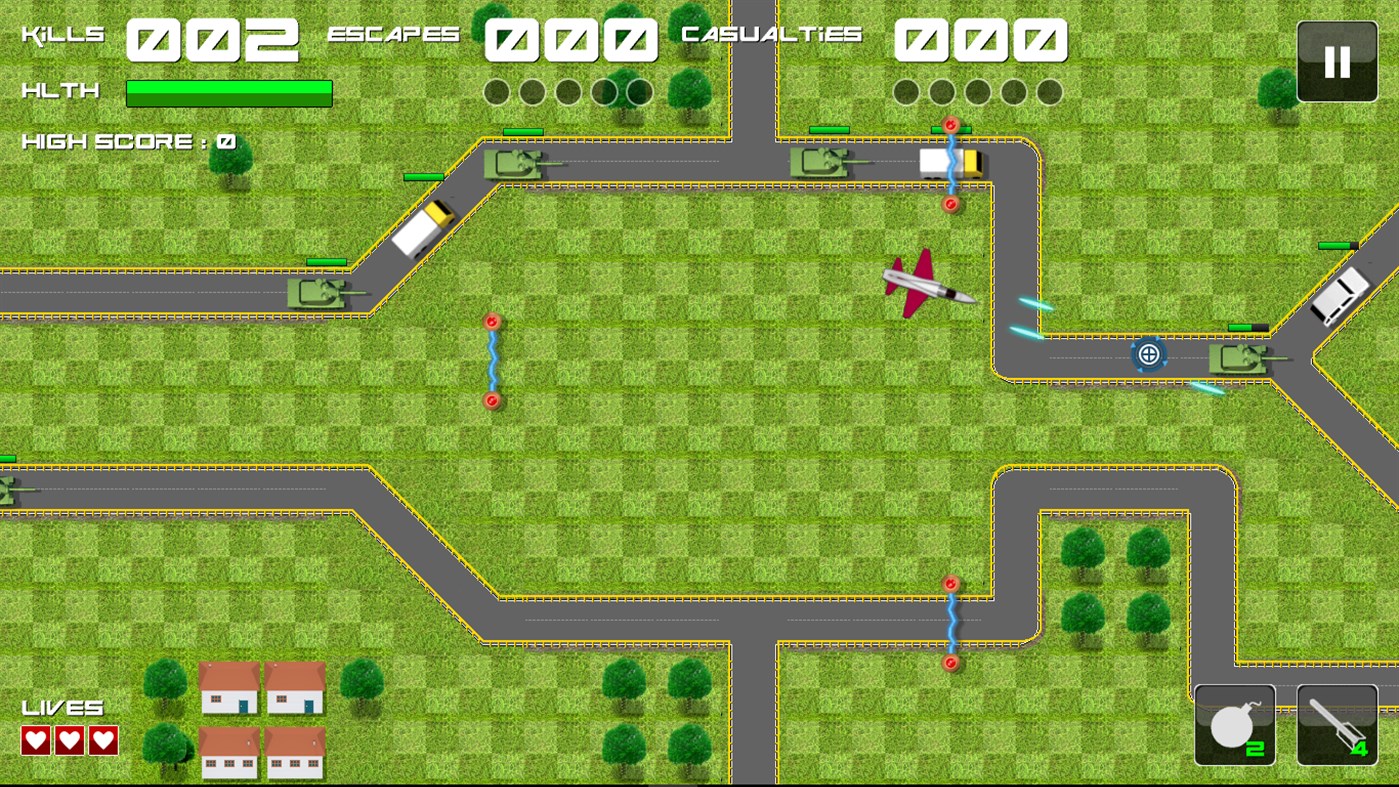The image size is (1399, 787).
Task: Click the upper red barrier emitter left of center
Action: coord(490,321)
